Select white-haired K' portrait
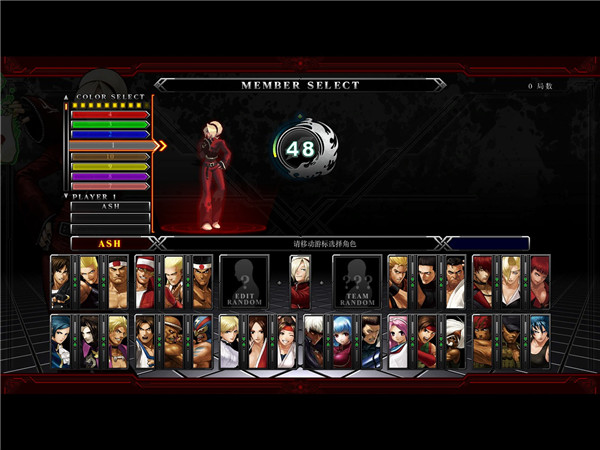Screen dimensions: 600x450 (x=315, y=341)
